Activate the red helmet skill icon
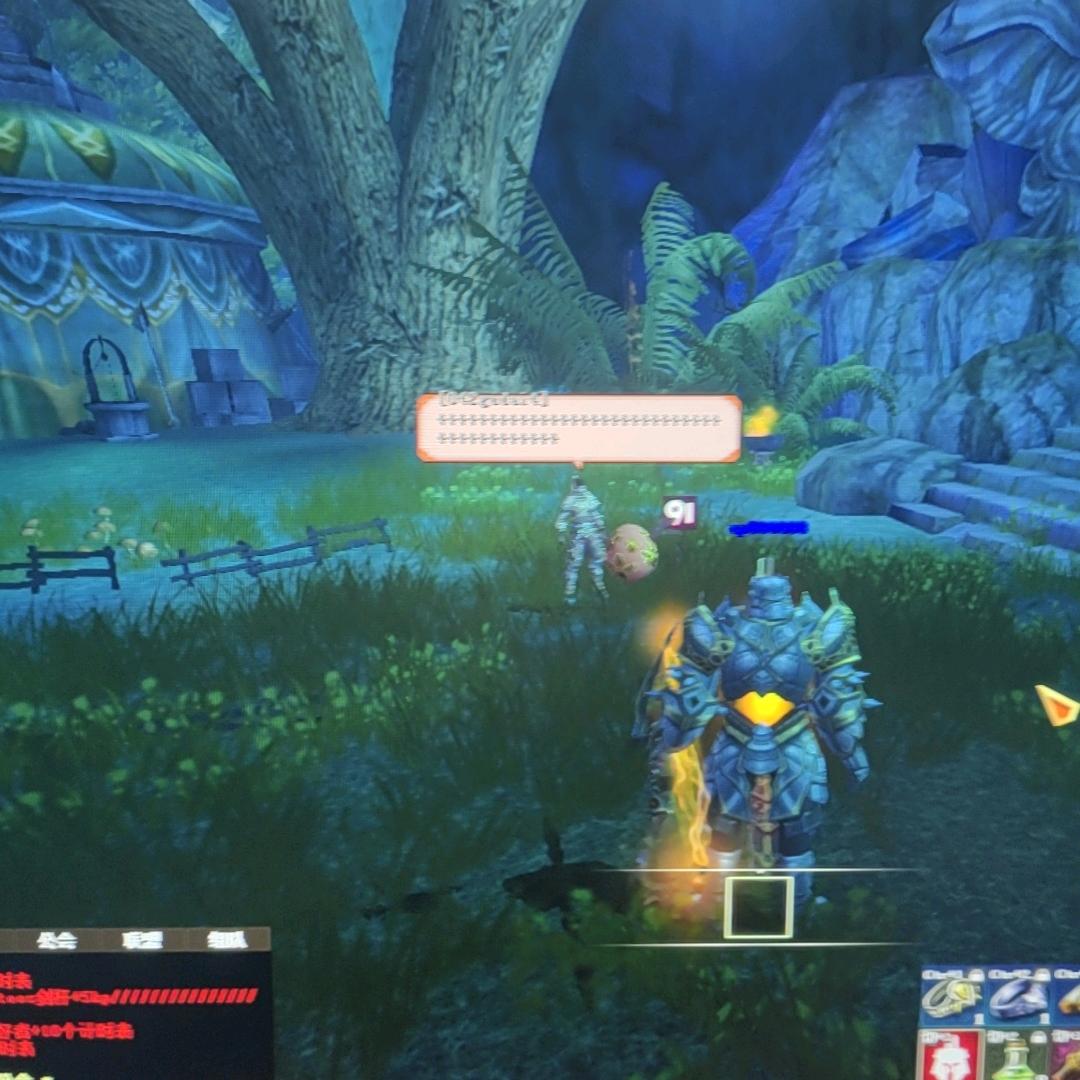The height and width of the screenshot is (1080, 1080). (x=949, y=1057)
